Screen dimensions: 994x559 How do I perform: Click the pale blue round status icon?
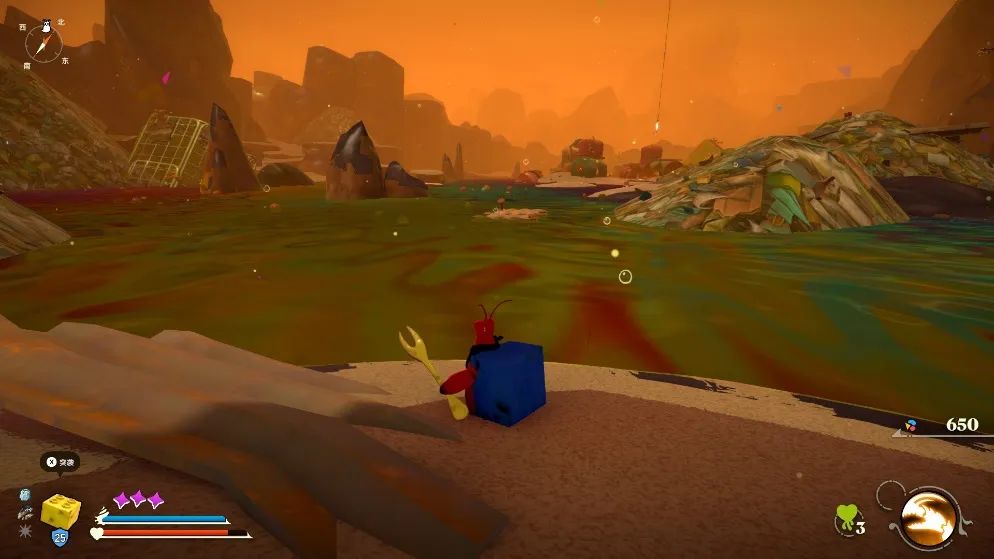25,494
